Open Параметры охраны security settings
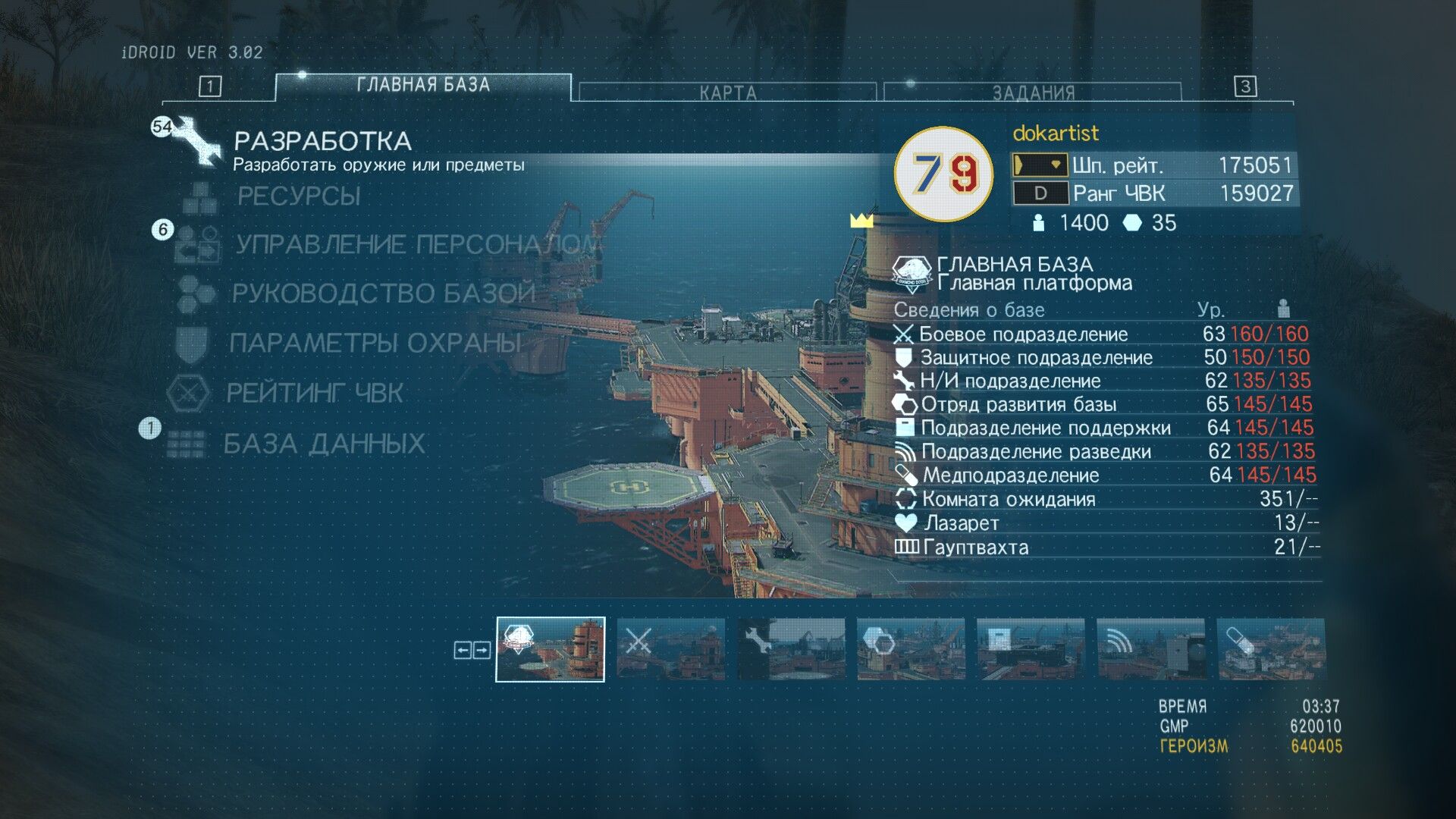 375,343
